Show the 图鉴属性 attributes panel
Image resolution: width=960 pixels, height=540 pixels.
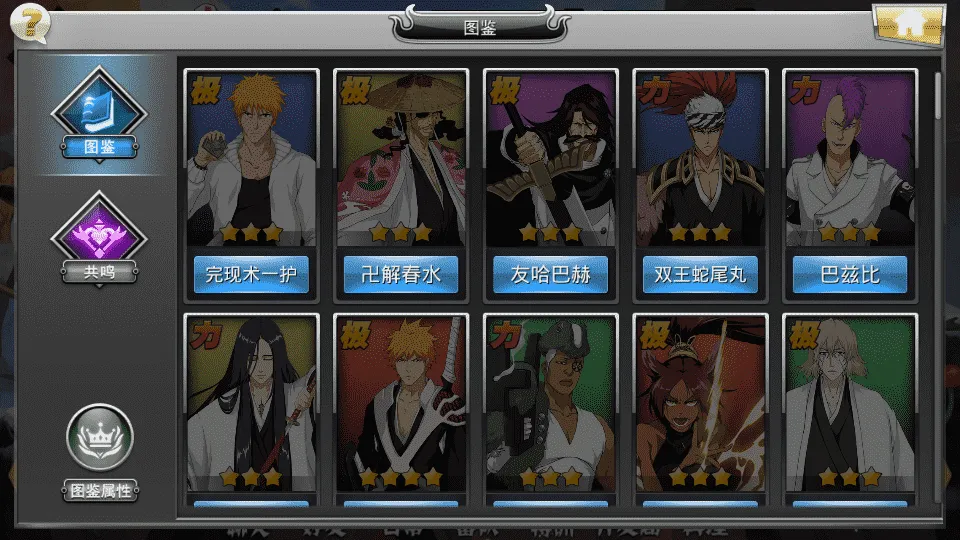coord(99,450)
